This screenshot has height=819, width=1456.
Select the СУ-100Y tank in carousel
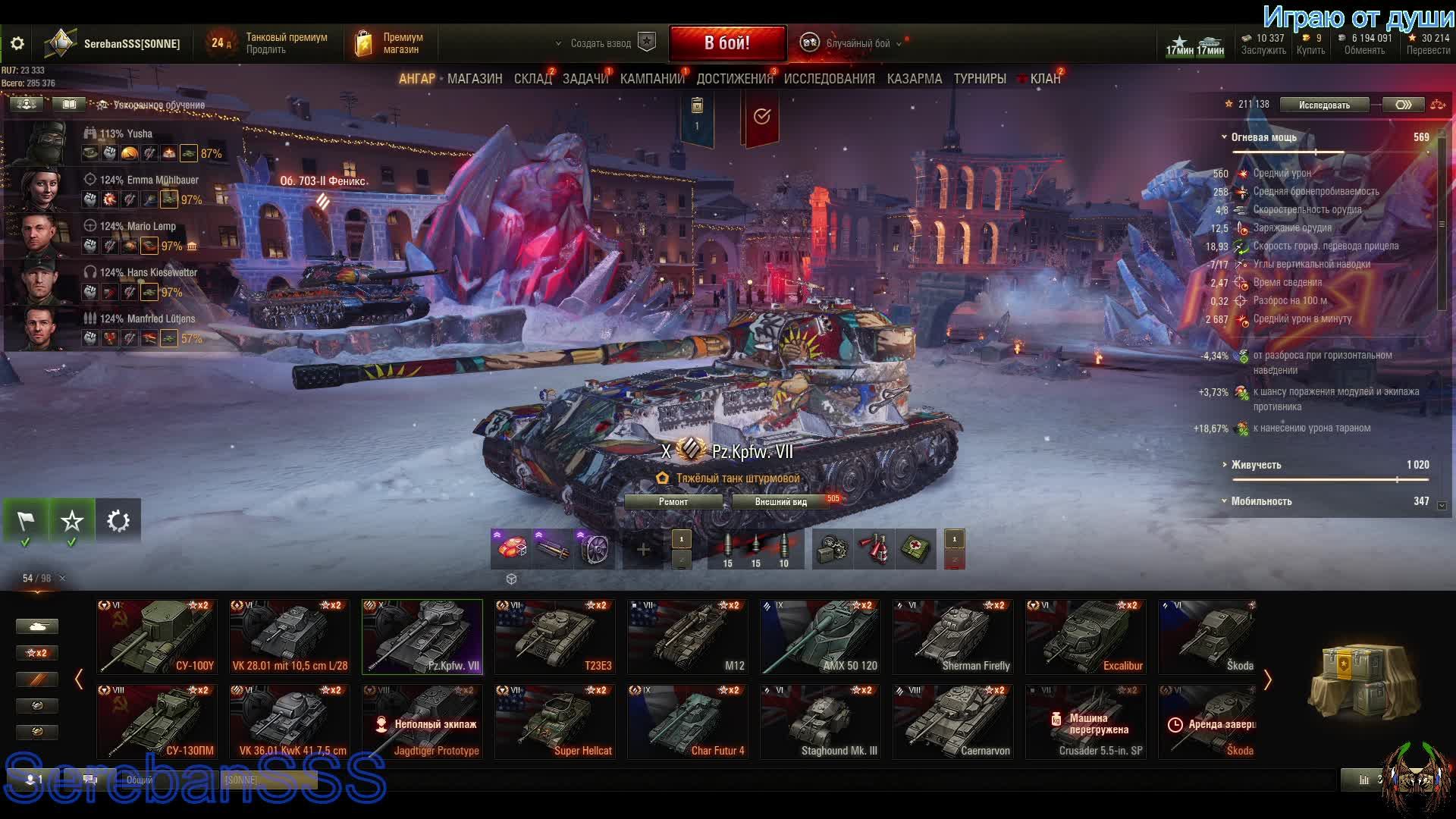[x=157, y=637]
